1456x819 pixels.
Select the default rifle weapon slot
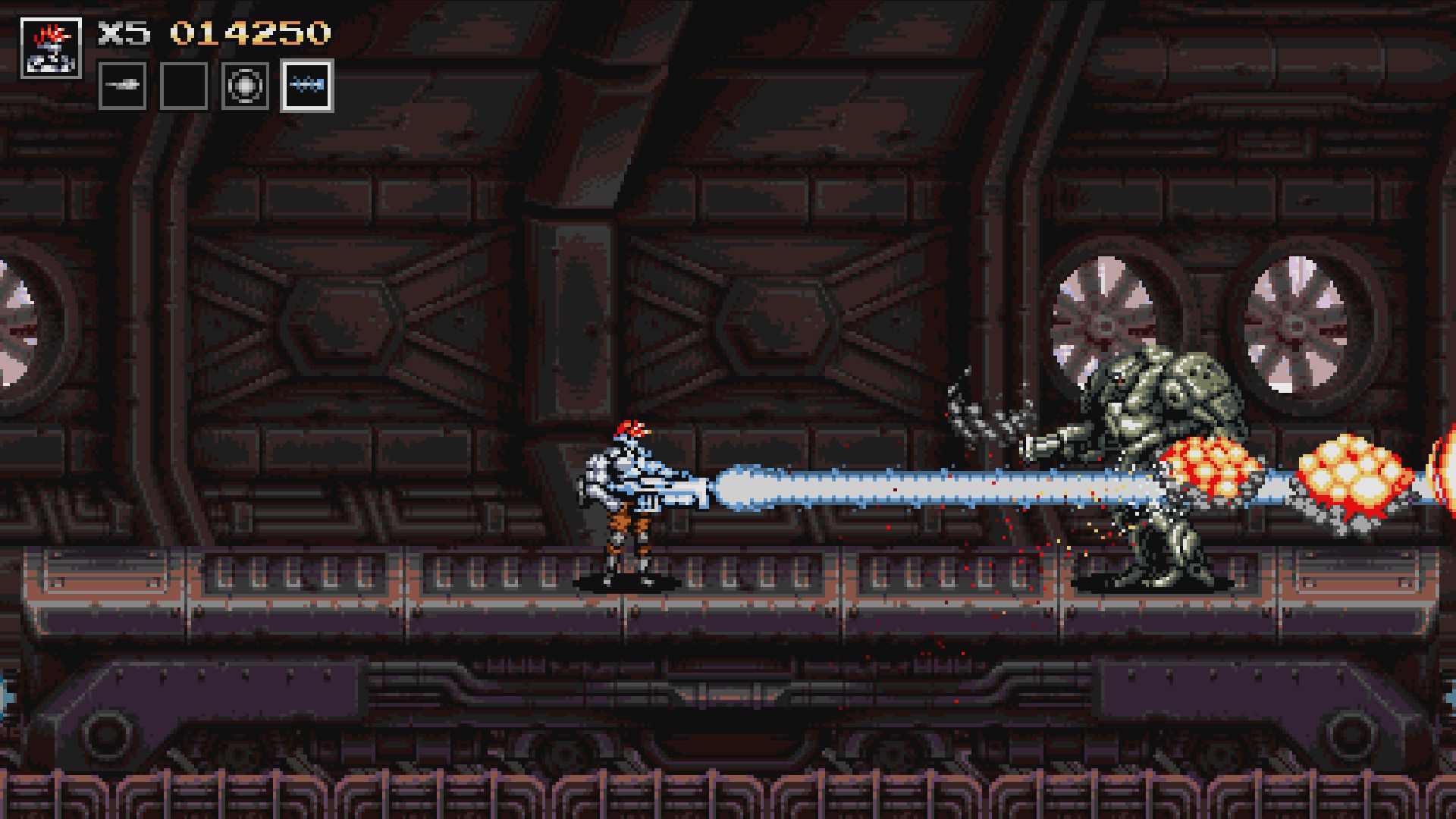tap(124, 86)
